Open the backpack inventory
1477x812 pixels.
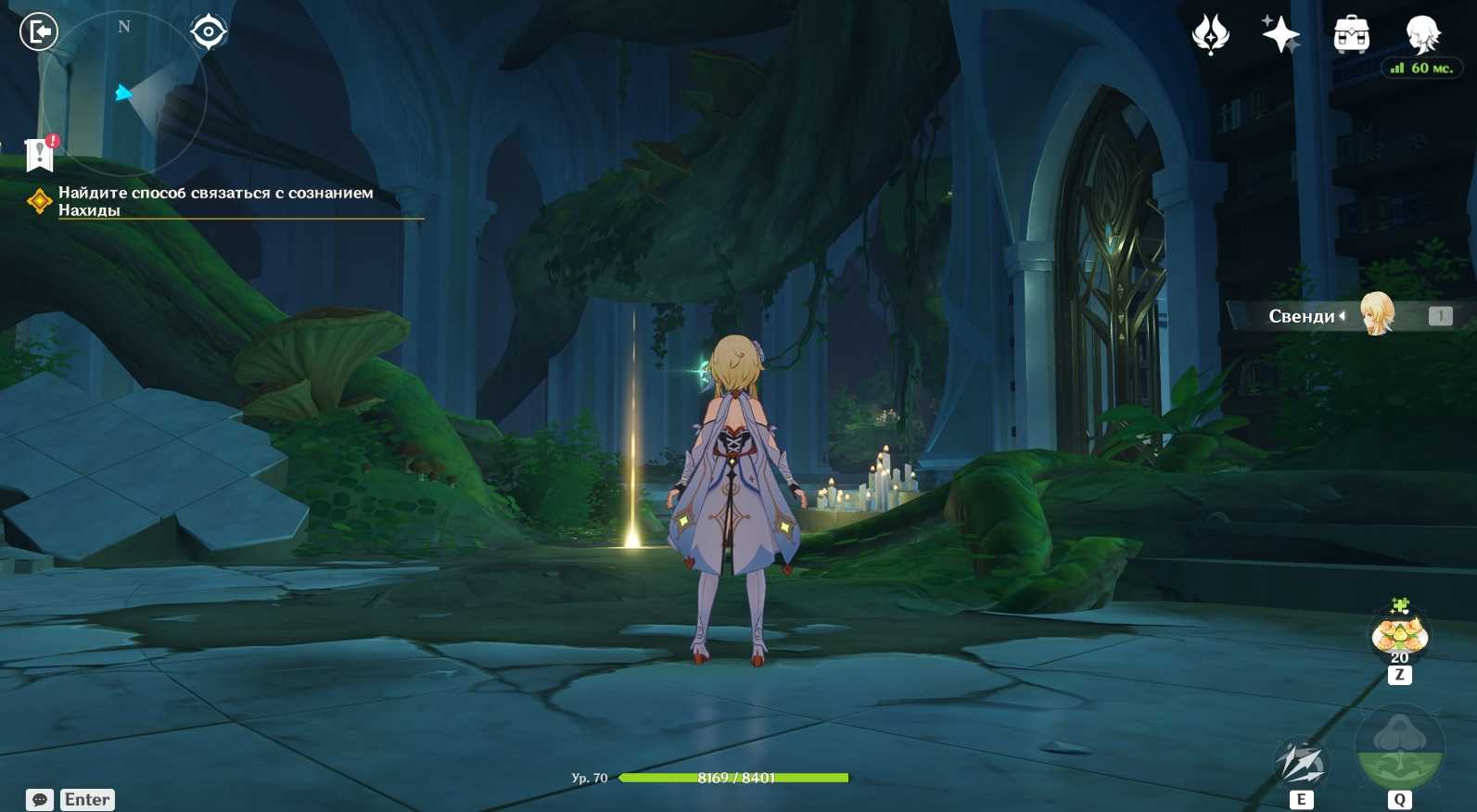(x=1351, y=35)
